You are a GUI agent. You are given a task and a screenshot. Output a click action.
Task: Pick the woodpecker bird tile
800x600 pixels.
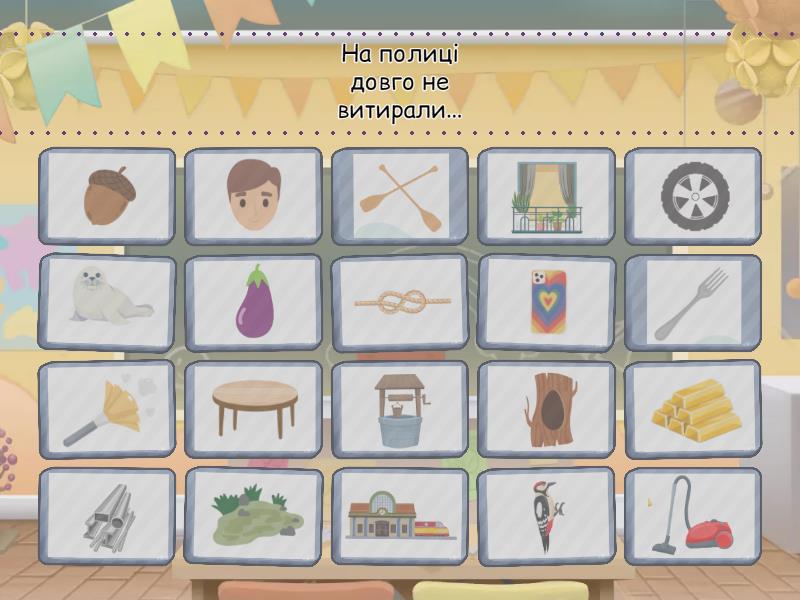click(546, 516)
